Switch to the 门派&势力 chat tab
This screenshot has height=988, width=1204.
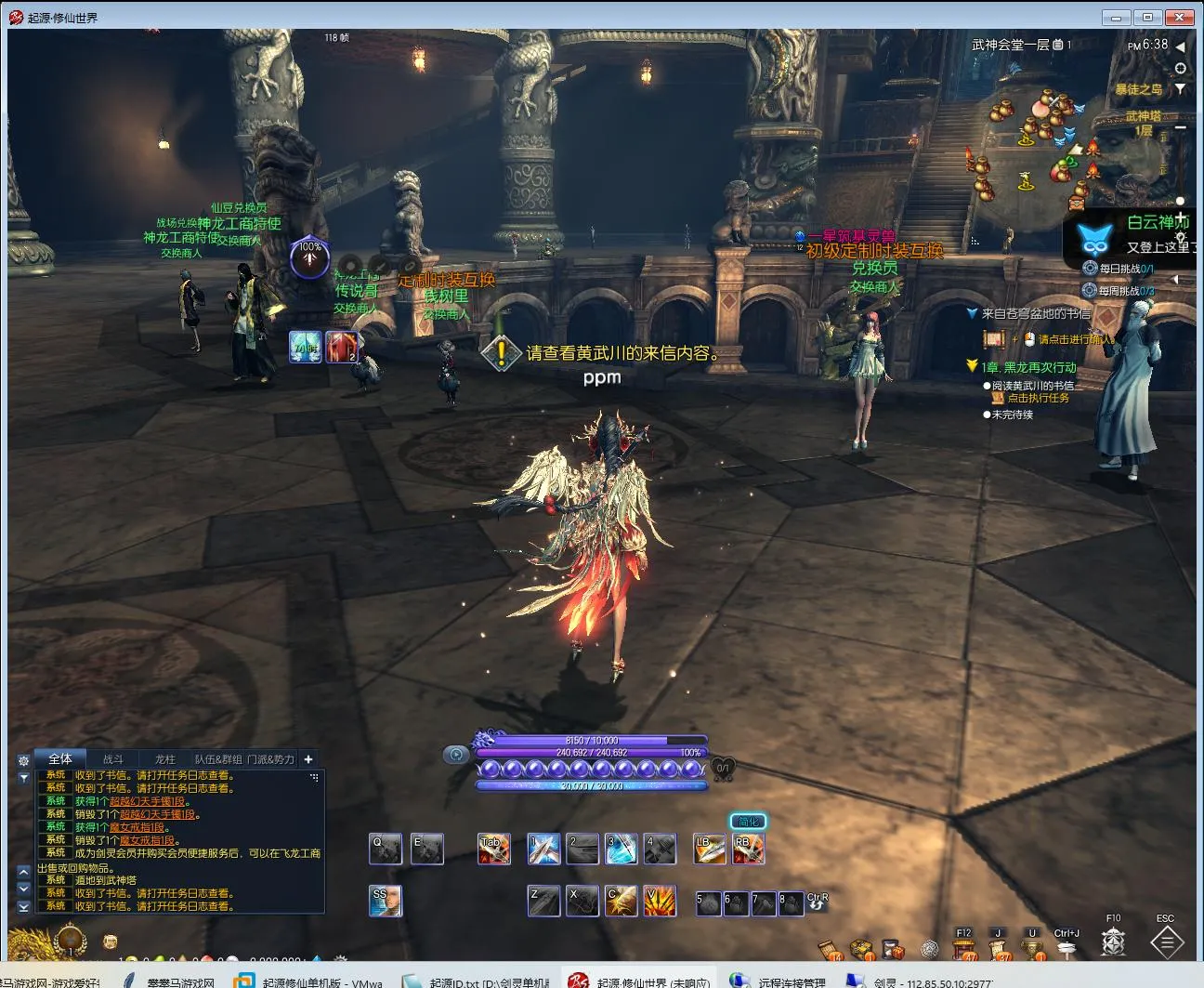pos(270,759)
